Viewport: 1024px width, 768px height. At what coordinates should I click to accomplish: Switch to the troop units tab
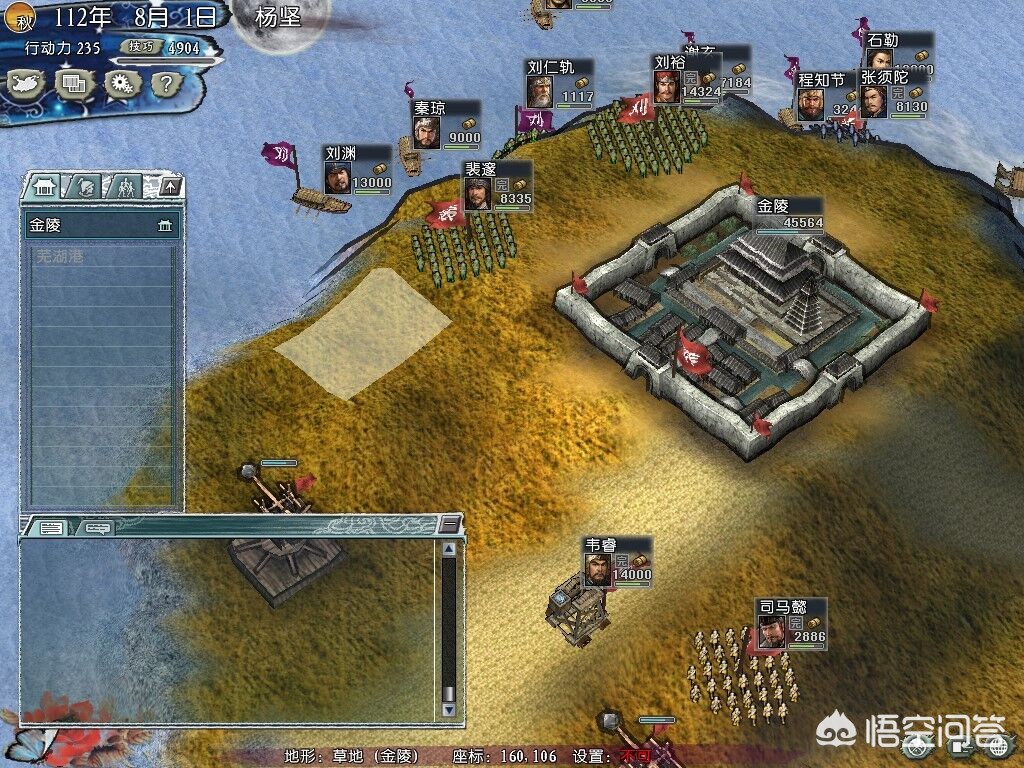tap(127, 186)
